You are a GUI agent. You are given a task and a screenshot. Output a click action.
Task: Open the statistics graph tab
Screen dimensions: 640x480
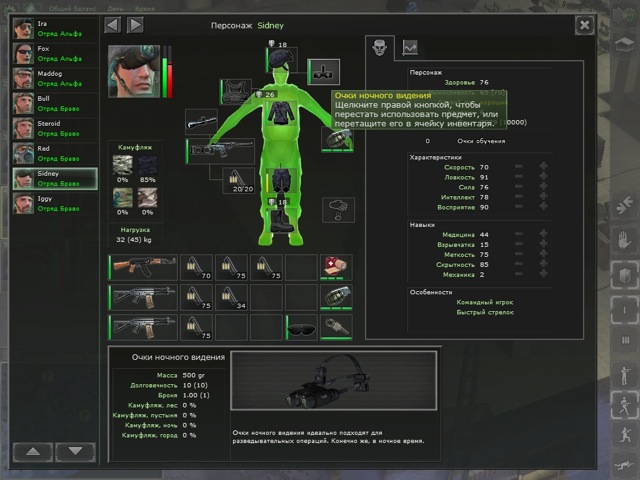click(x=410, y=46)
